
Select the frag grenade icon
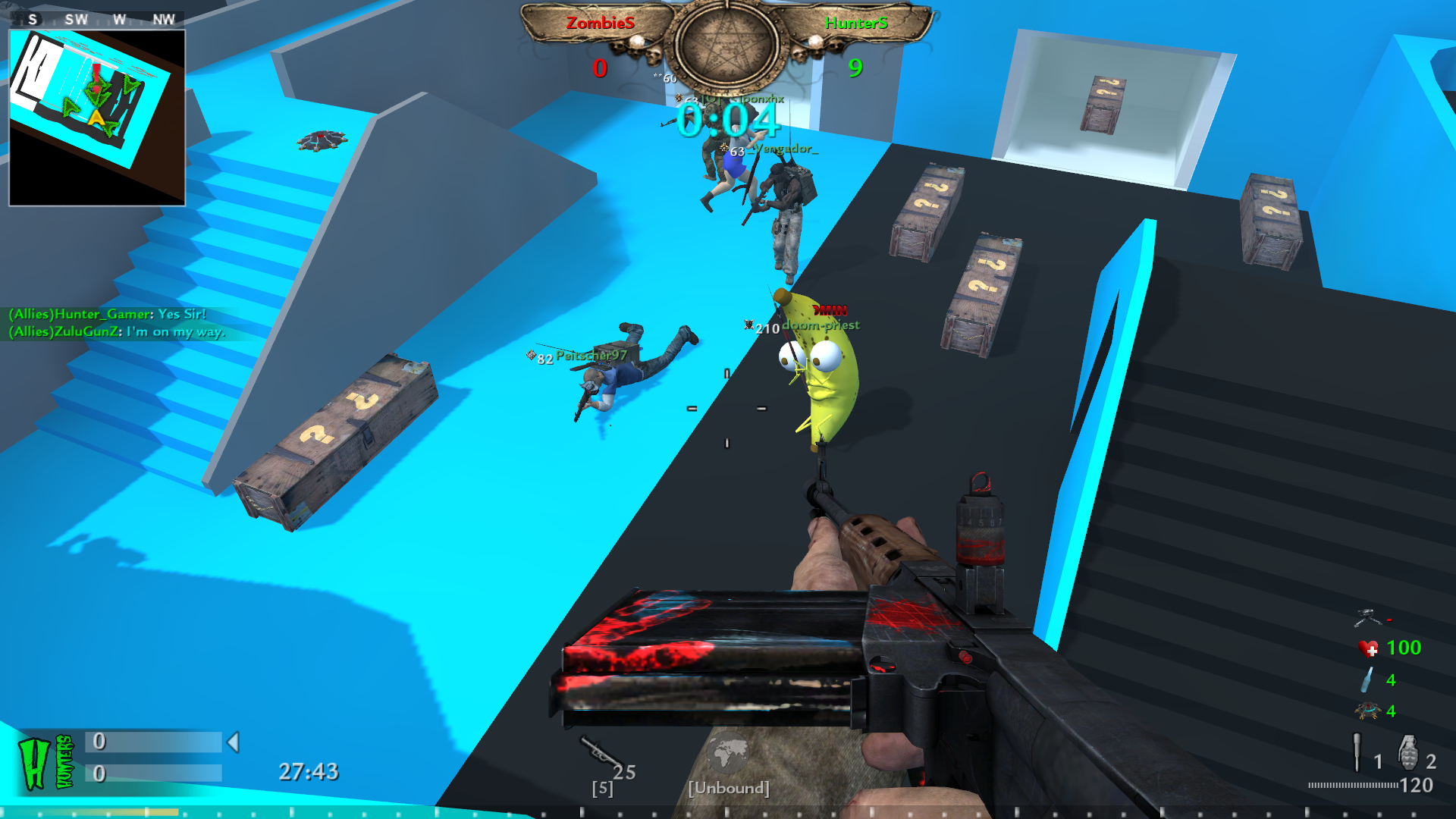1407,752
